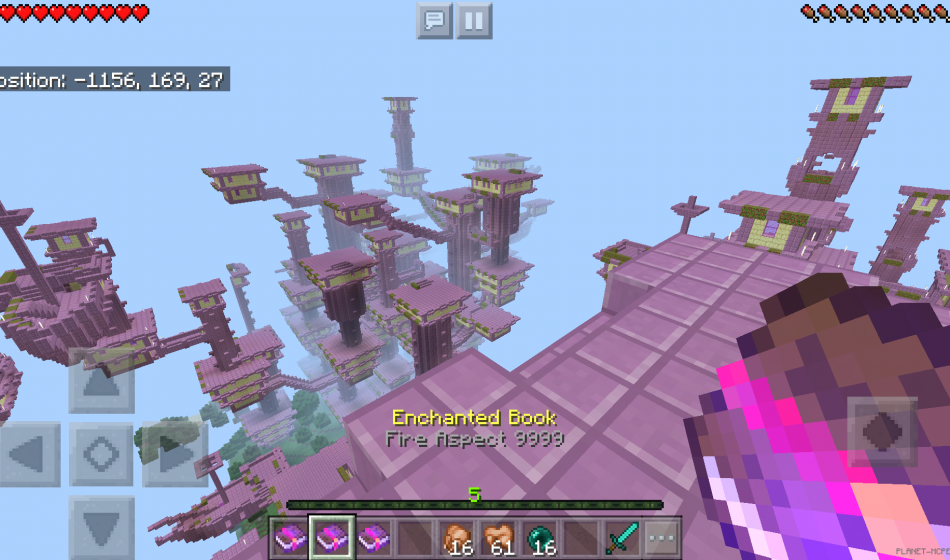
Task: Tap the jump button beside the held item
Action: click(x=882, y=431)
